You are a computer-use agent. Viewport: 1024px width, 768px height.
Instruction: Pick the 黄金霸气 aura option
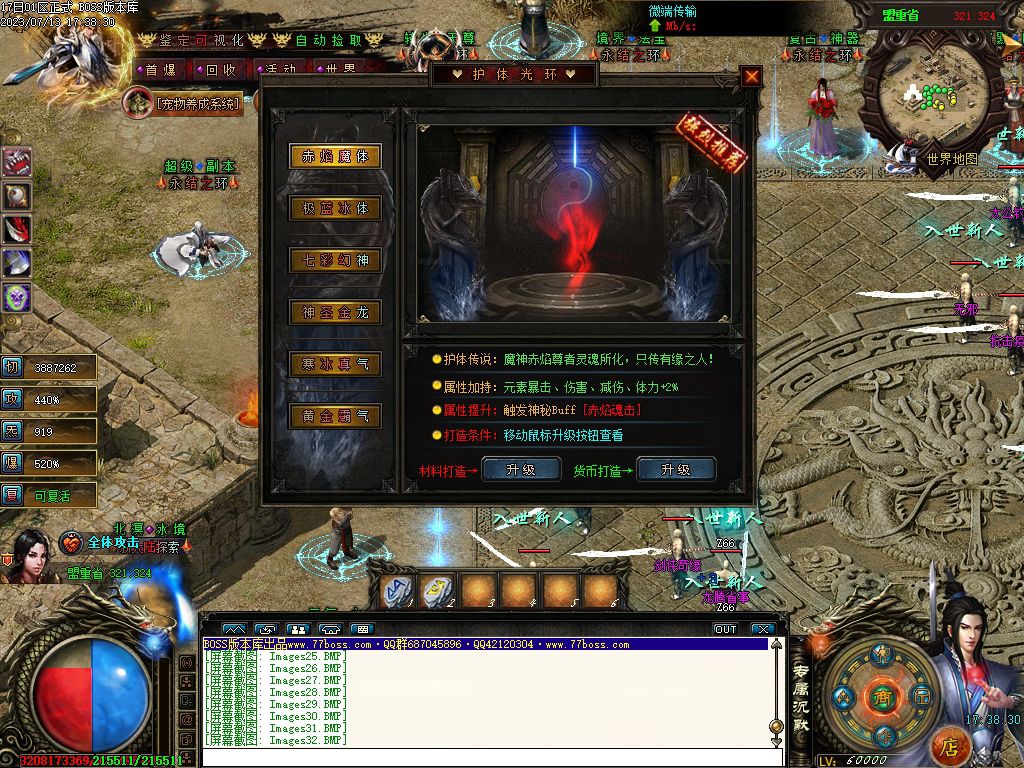[x=335, y=416]
